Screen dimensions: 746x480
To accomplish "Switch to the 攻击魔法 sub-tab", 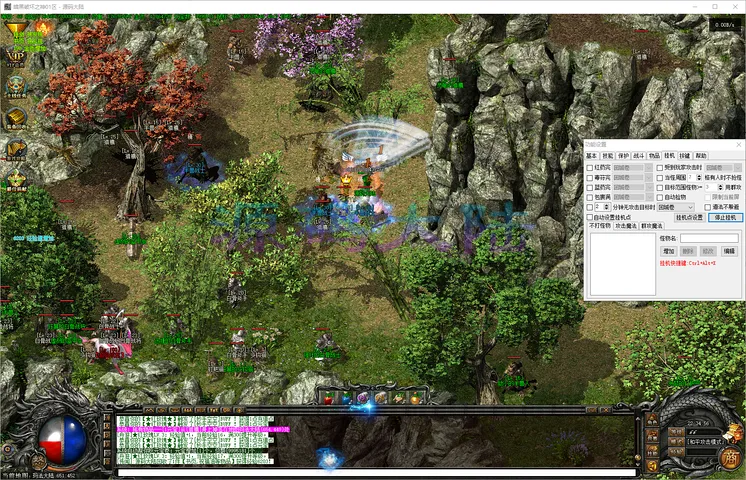I will 627,227.
